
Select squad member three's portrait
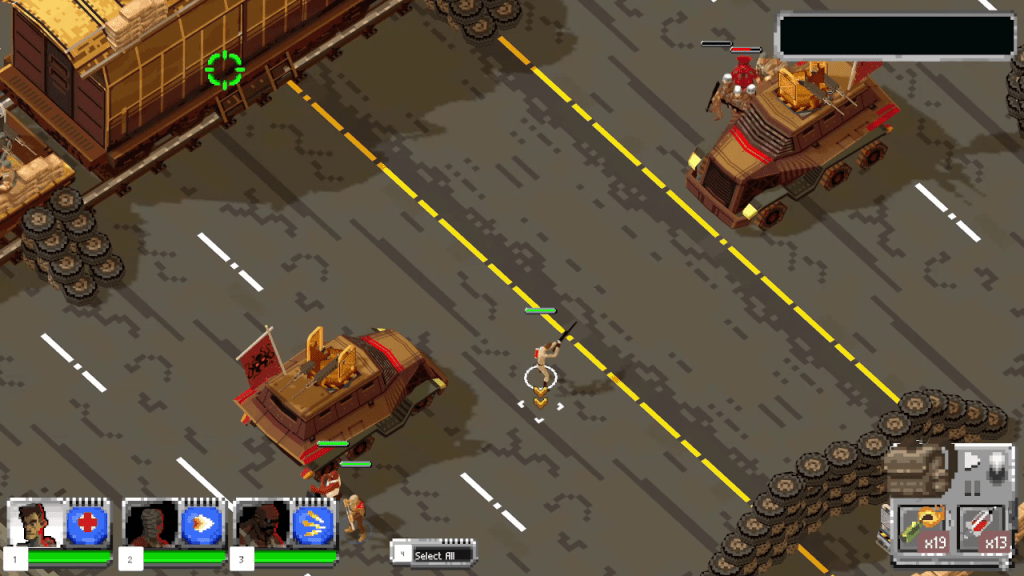pos(264,523)
